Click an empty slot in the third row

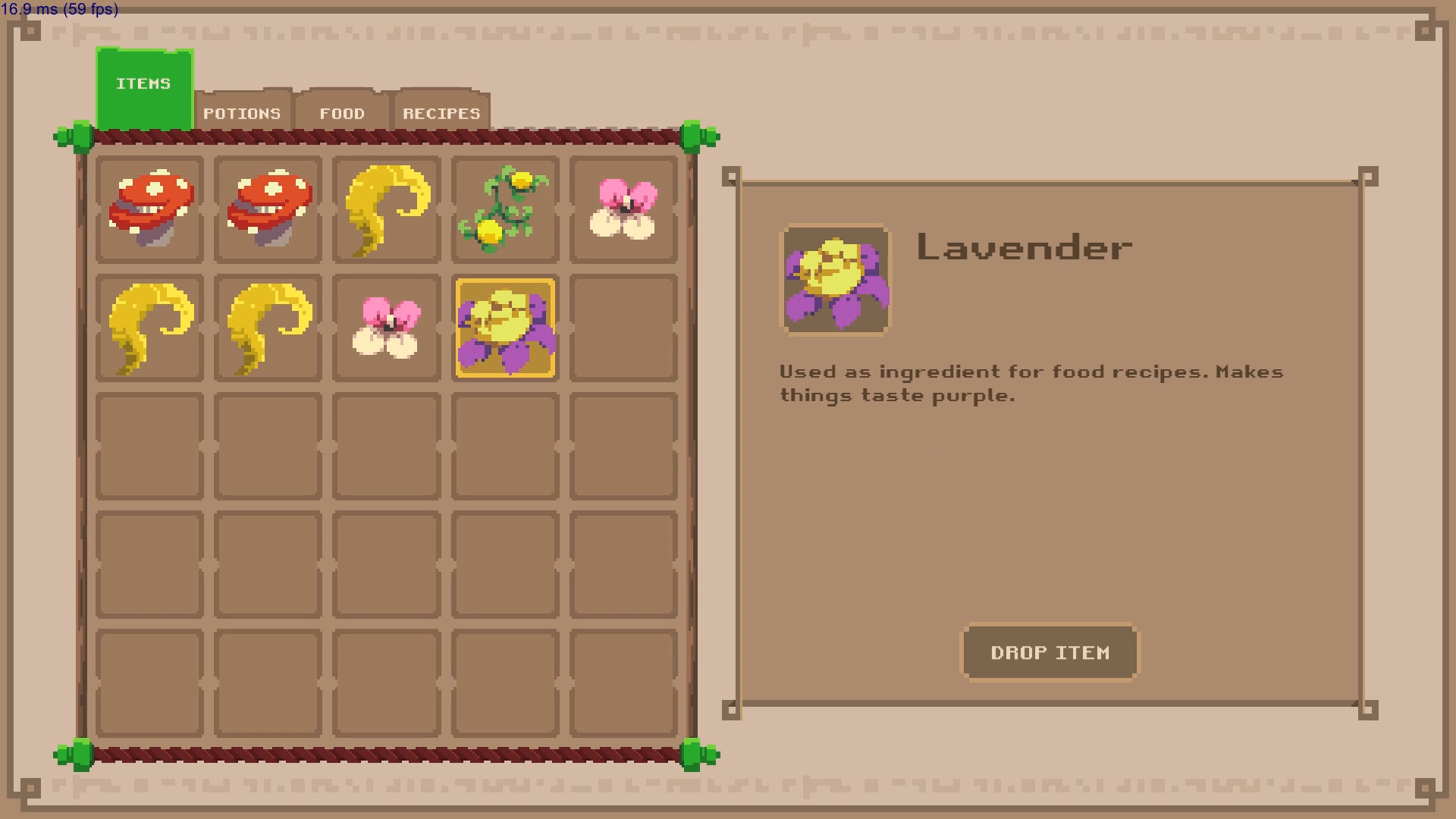[x=387, y=446]
